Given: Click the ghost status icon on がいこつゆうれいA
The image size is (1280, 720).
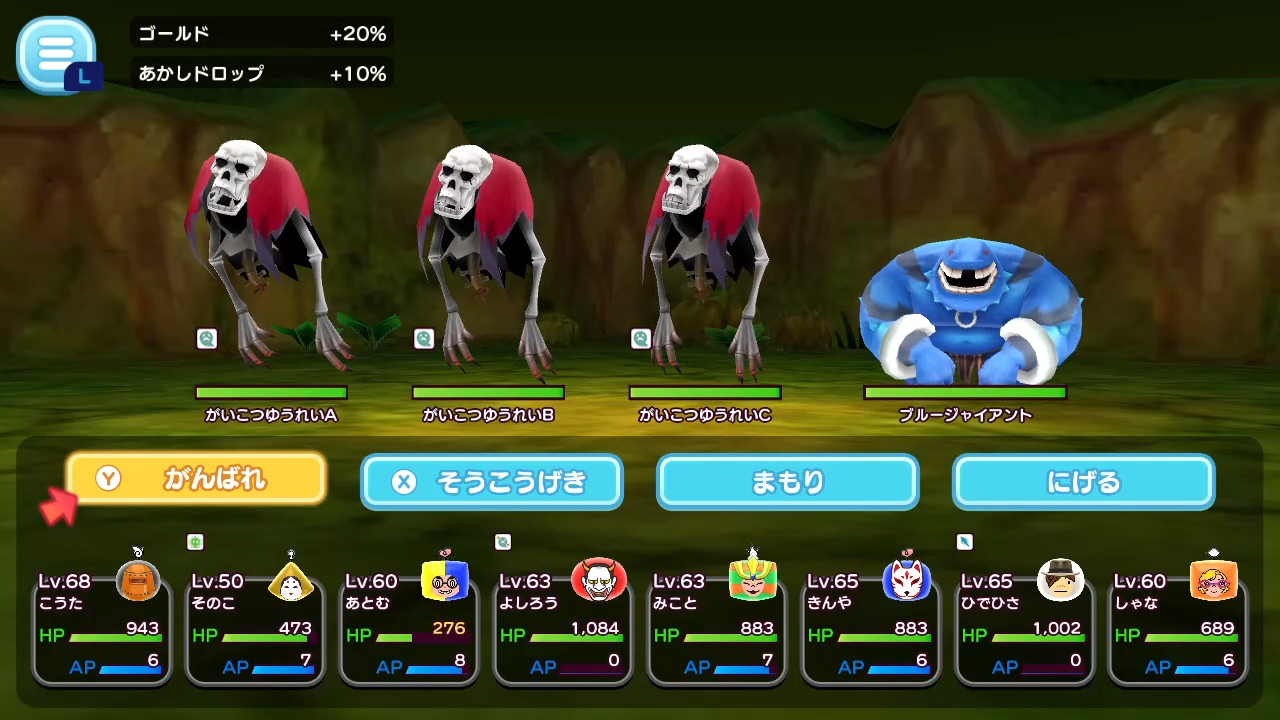Looking at the screenshot, I should [x=207, y=339].
